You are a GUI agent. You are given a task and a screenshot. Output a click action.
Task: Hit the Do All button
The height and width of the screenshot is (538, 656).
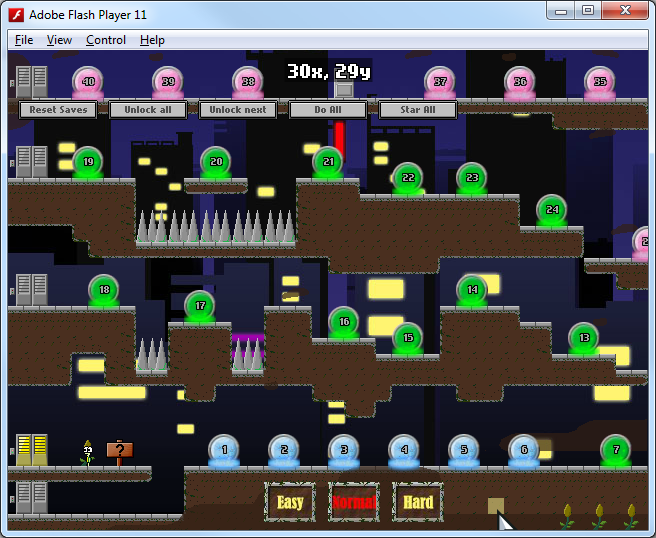[x=328, y=110]
